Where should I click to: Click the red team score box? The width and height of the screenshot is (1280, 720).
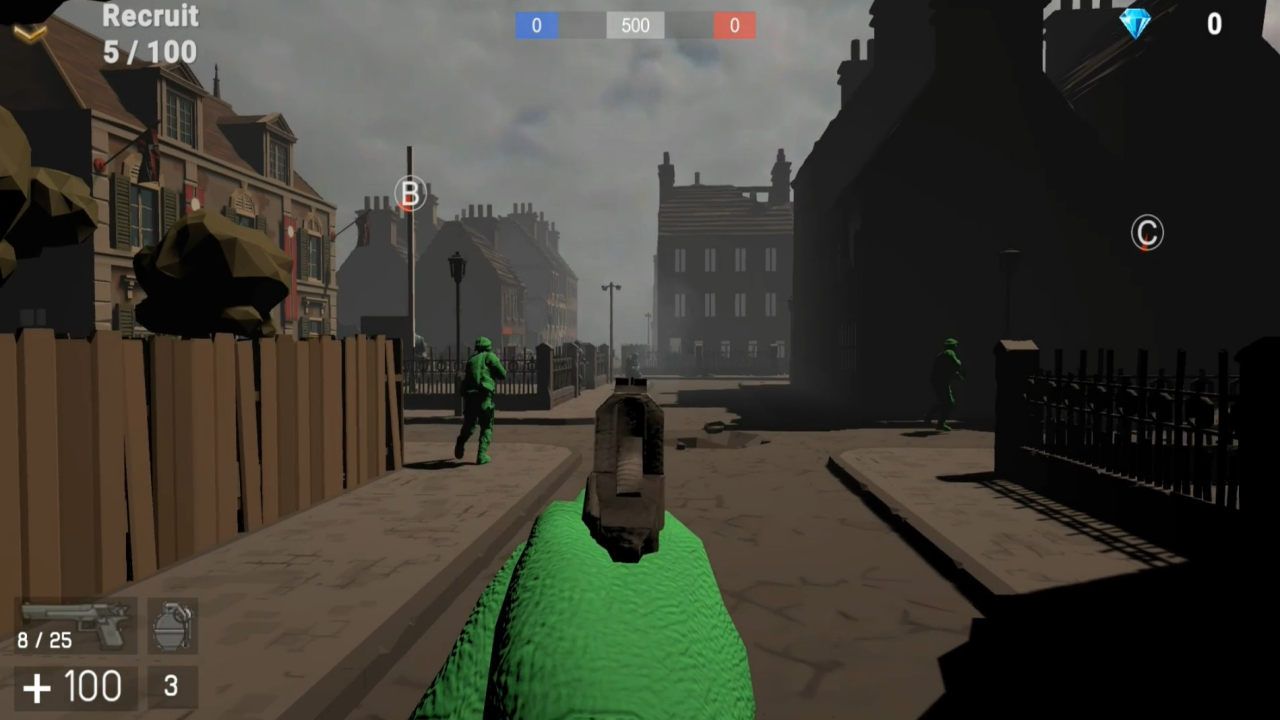click(x=734, y=26)
